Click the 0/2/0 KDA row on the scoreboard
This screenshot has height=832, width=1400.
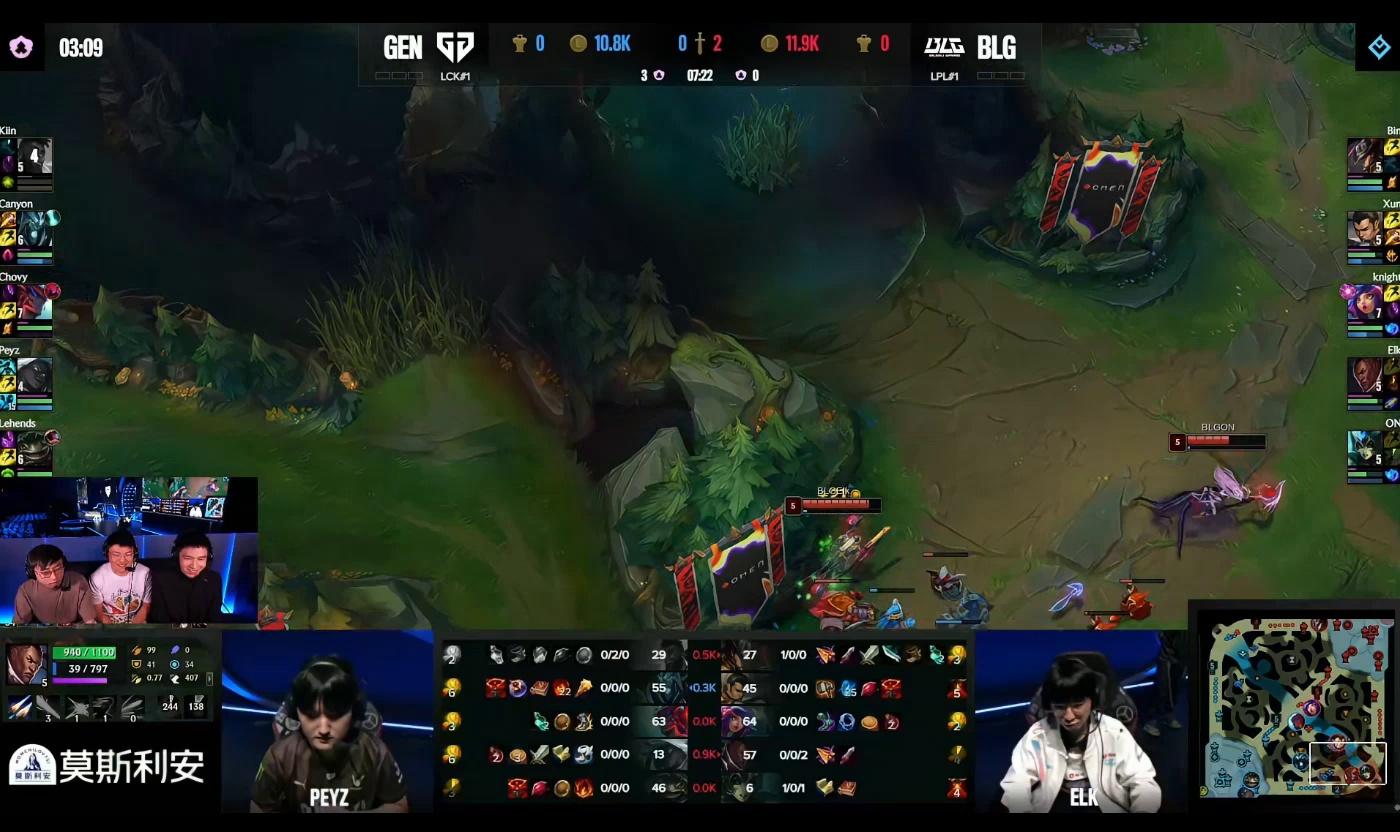click(x=614, y=655)
